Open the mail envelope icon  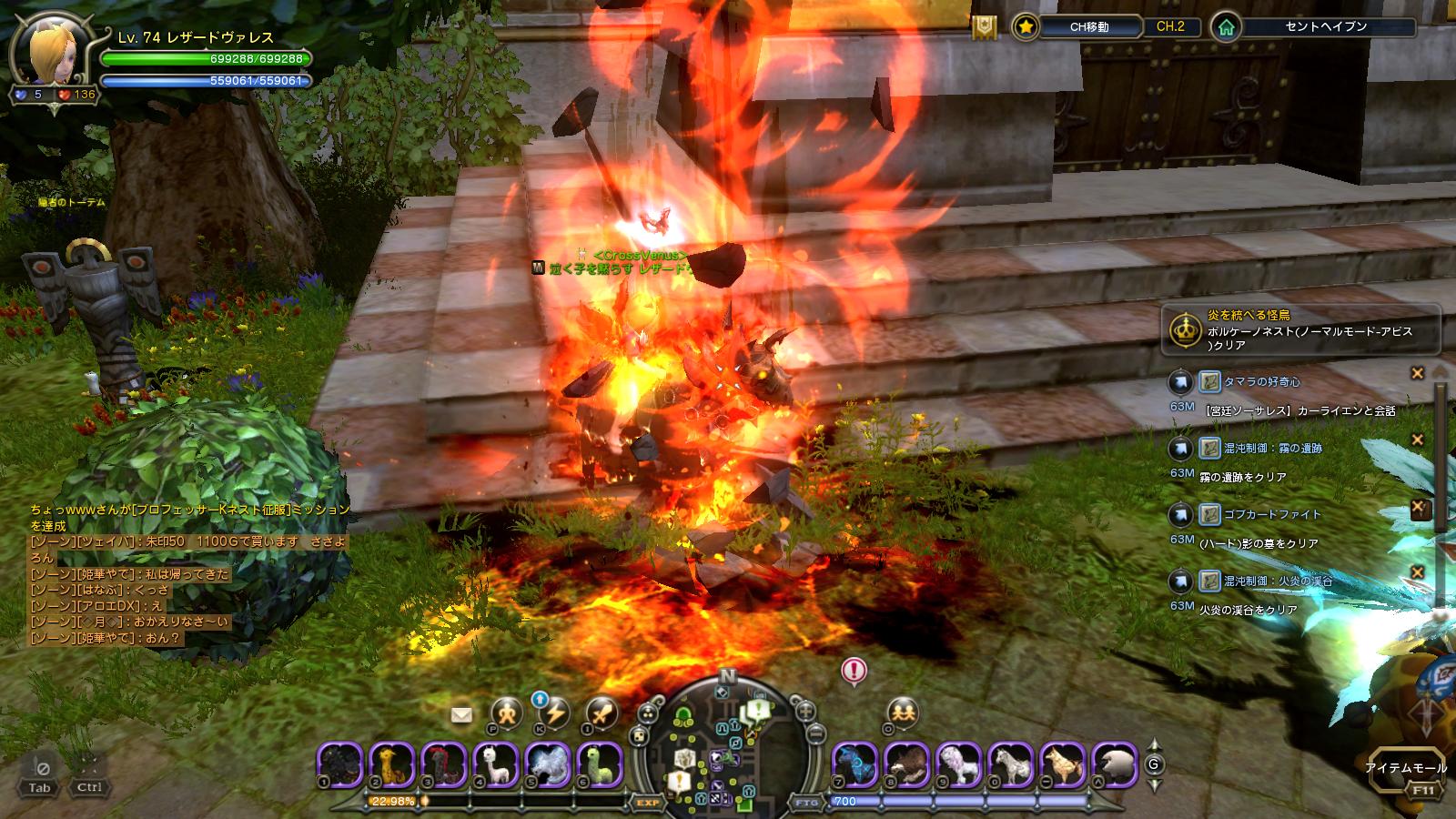(x=461, y=715)
